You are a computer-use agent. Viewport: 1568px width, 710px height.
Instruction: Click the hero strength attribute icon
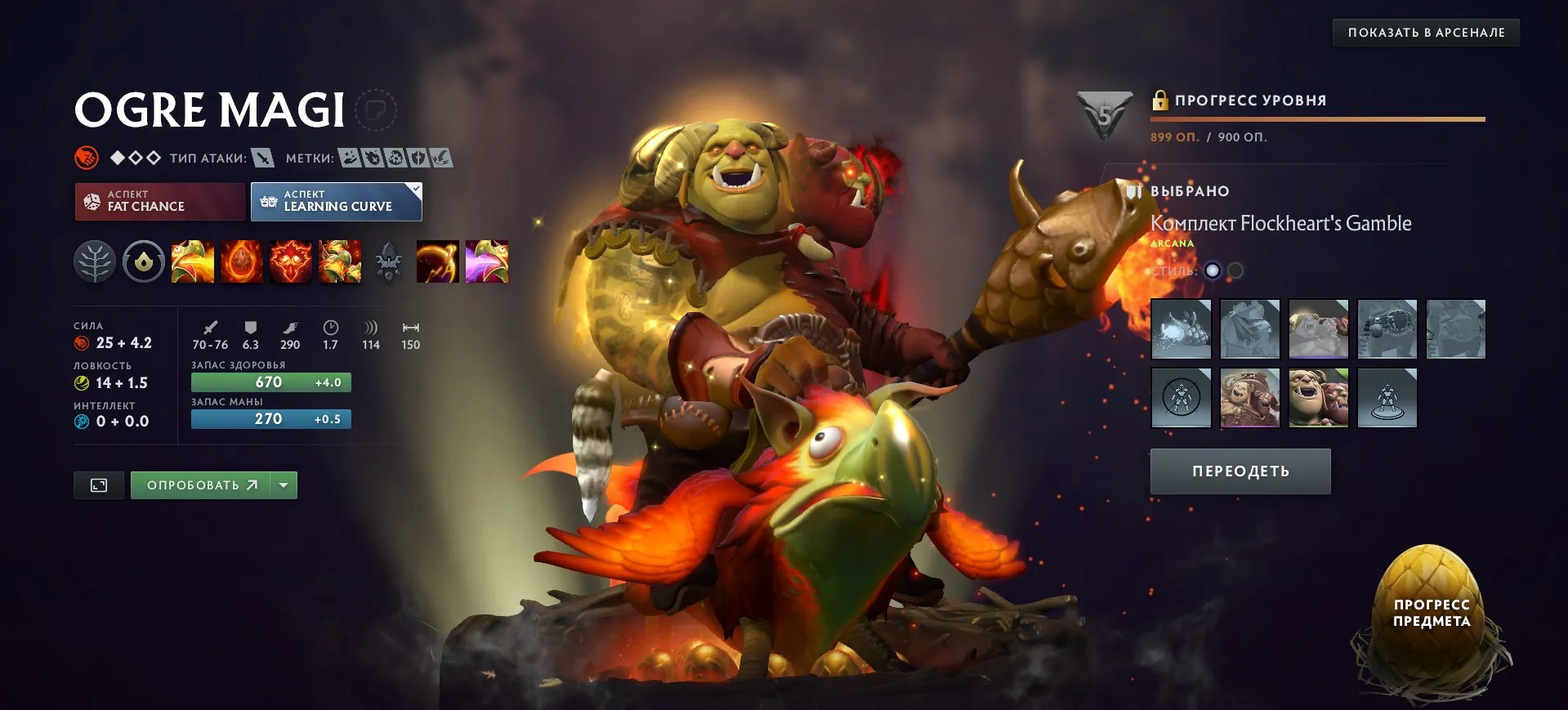(x=83, y=343)
